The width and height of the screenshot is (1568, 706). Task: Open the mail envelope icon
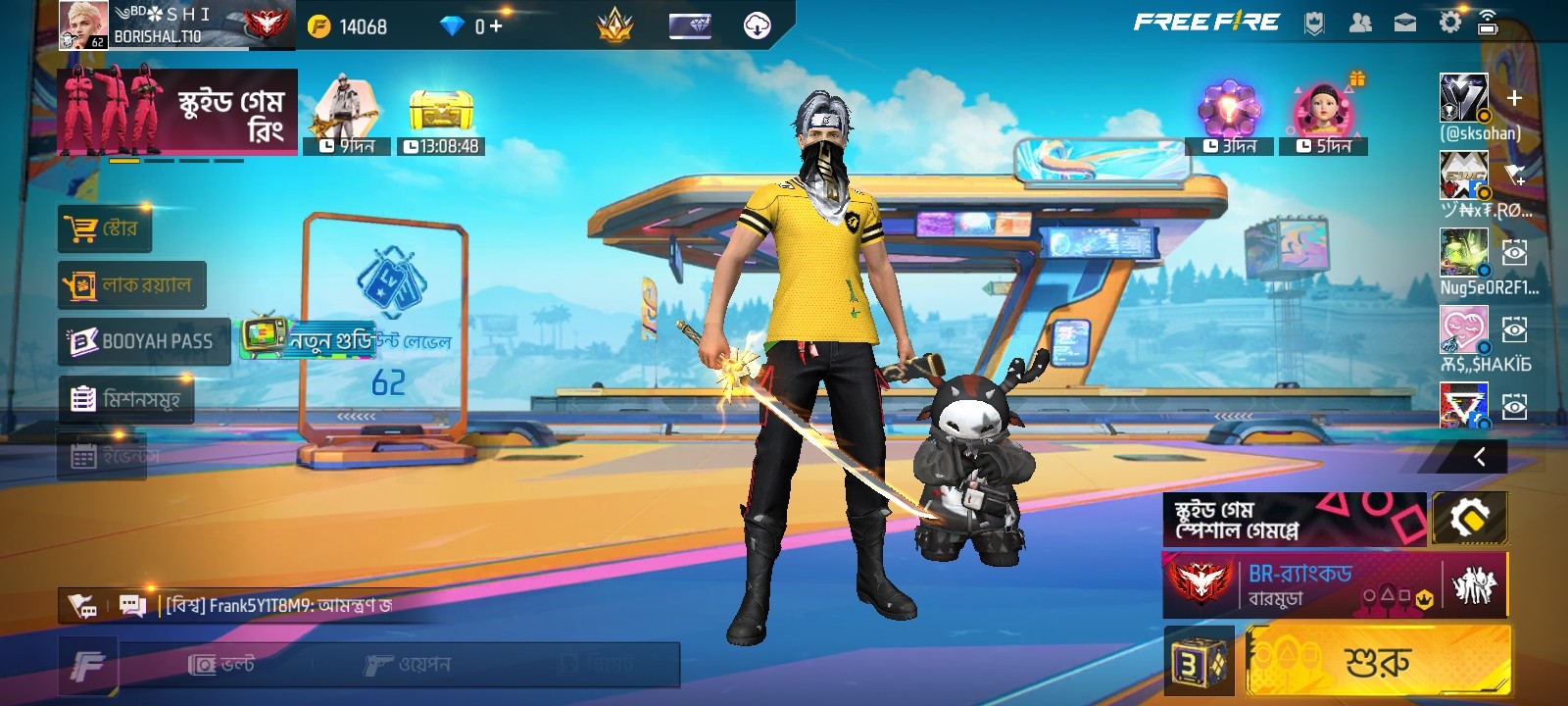(x=1405, y=24)
